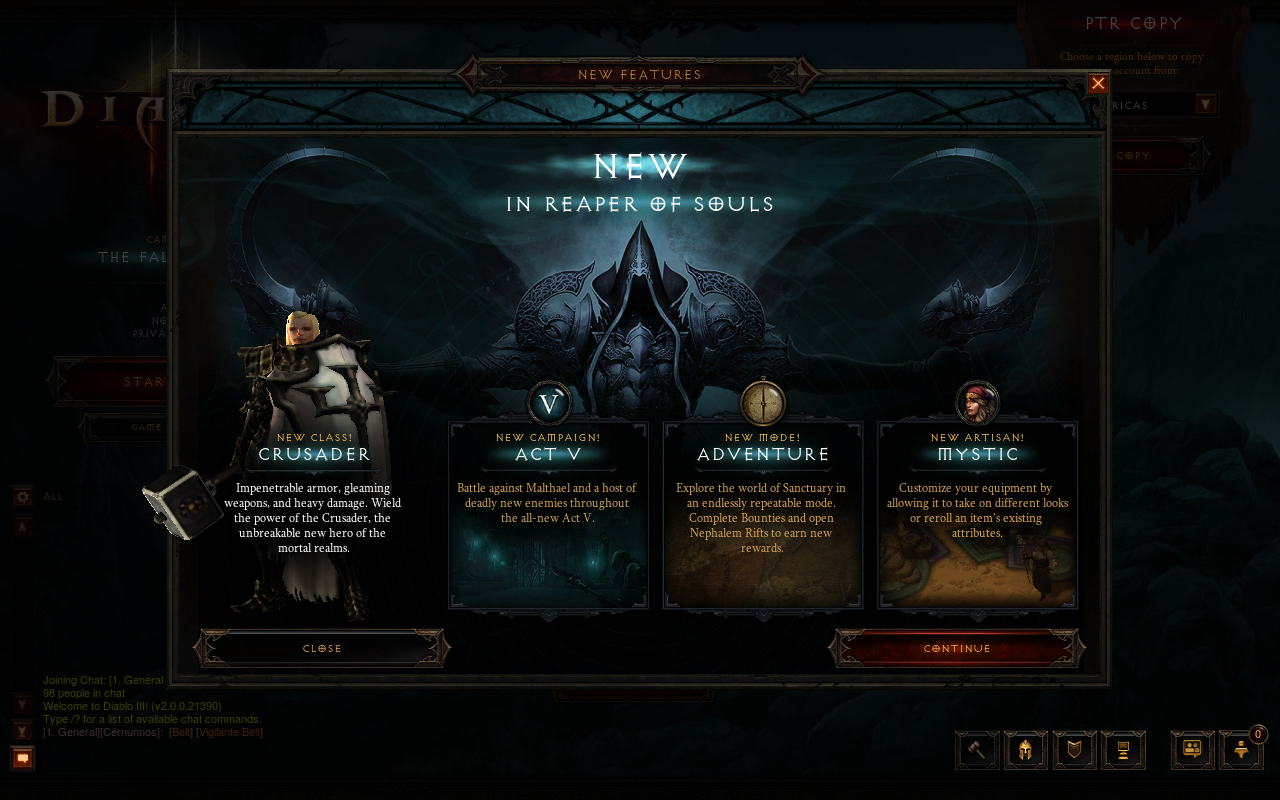Click the Mystic artisan portrait icon

tap(977, 403)
